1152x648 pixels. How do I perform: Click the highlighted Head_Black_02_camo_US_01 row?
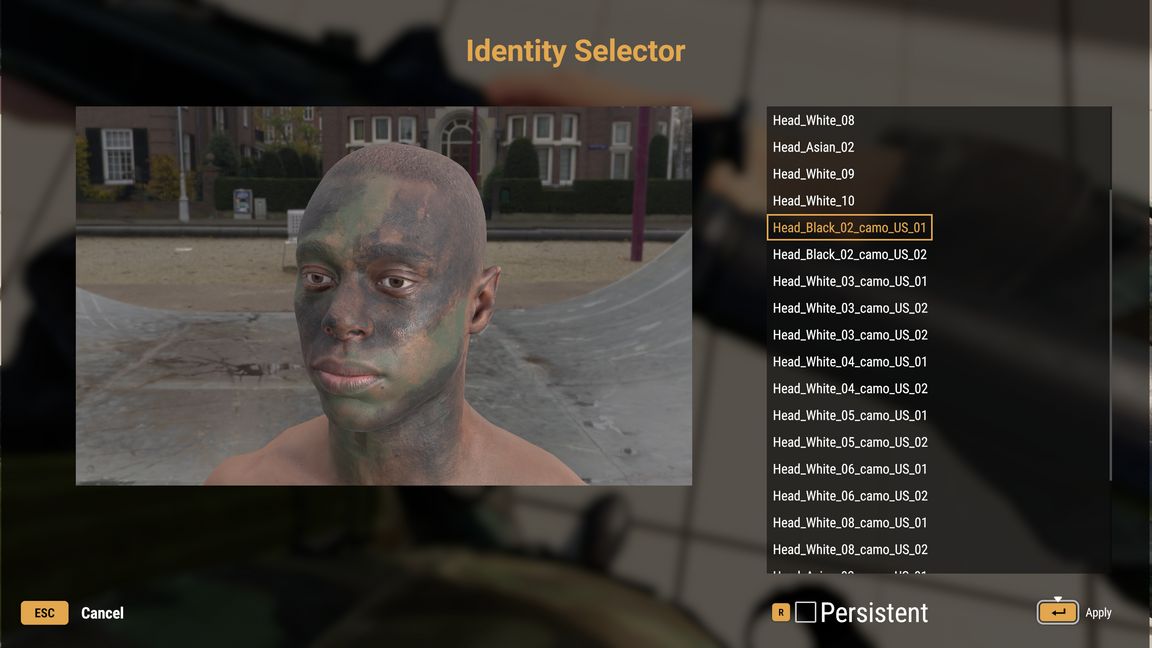tap(849, 228)
